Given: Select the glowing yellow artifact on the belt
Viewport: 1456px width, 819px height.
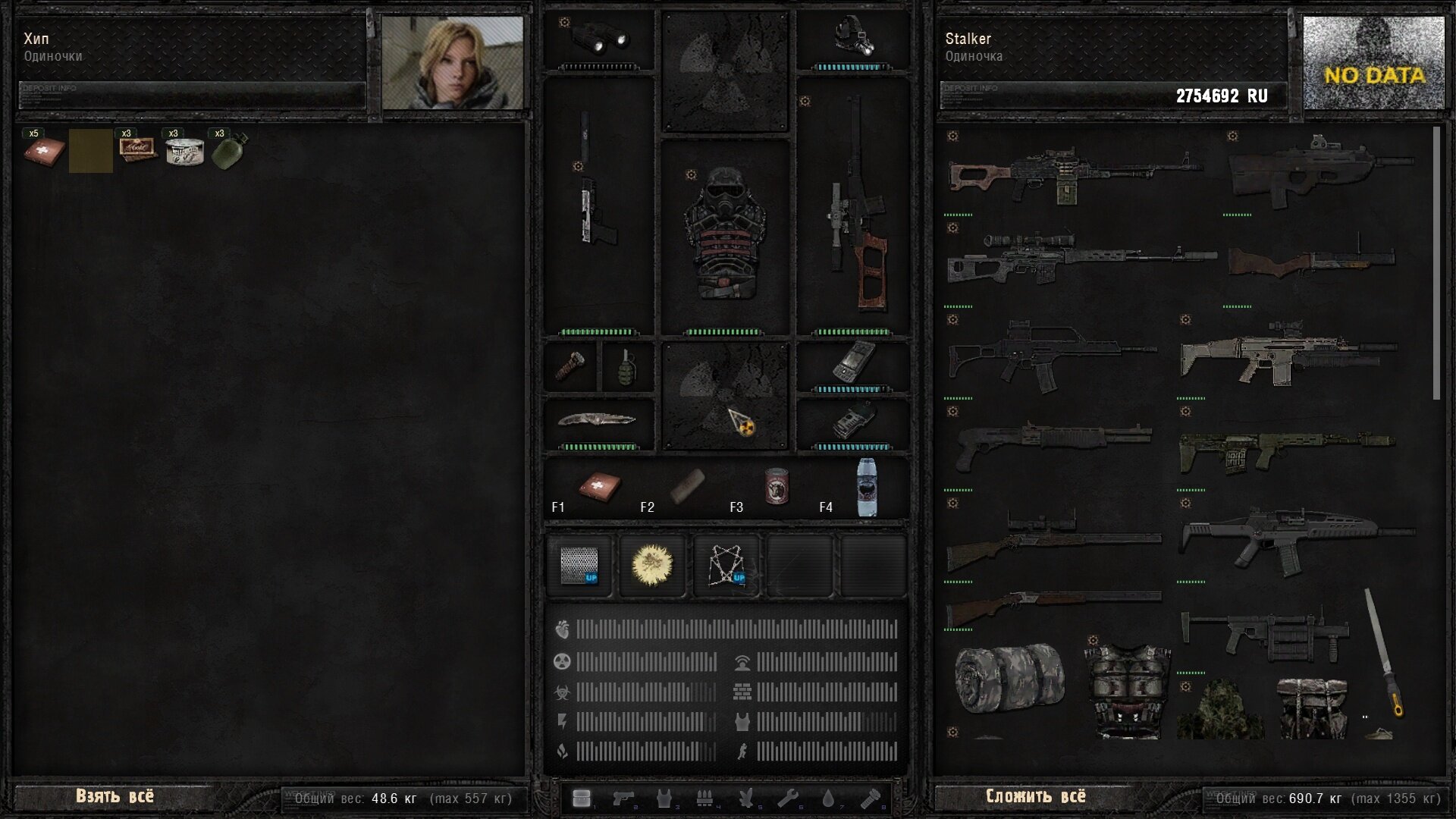Looking at the screenshot, I should (x=652, y=565).
